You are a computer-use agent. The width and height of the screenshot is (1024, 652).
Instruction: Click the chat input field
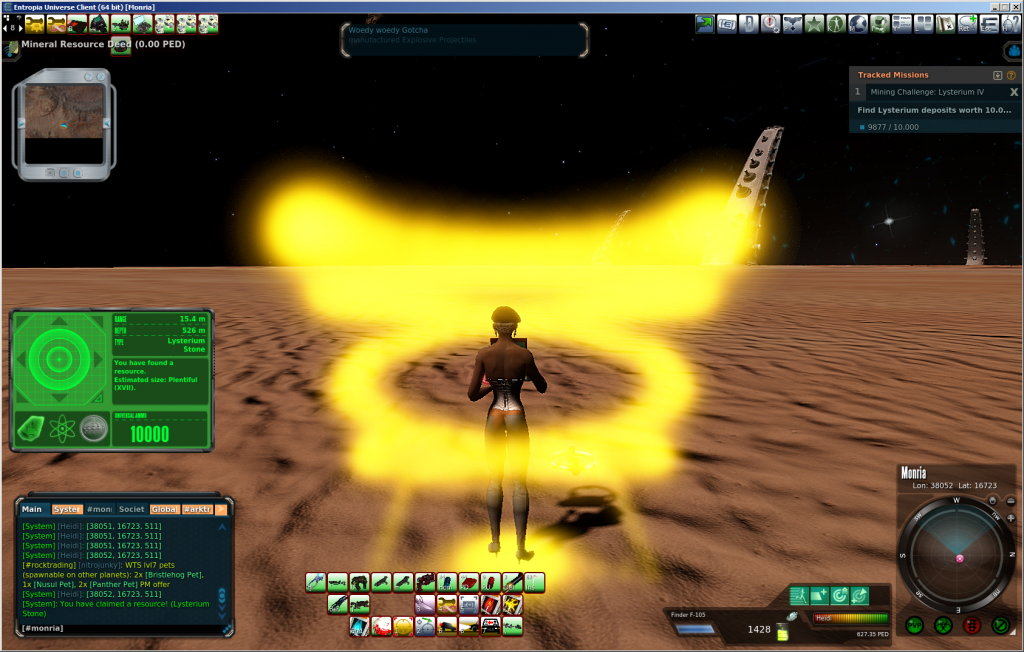(120, 628)
